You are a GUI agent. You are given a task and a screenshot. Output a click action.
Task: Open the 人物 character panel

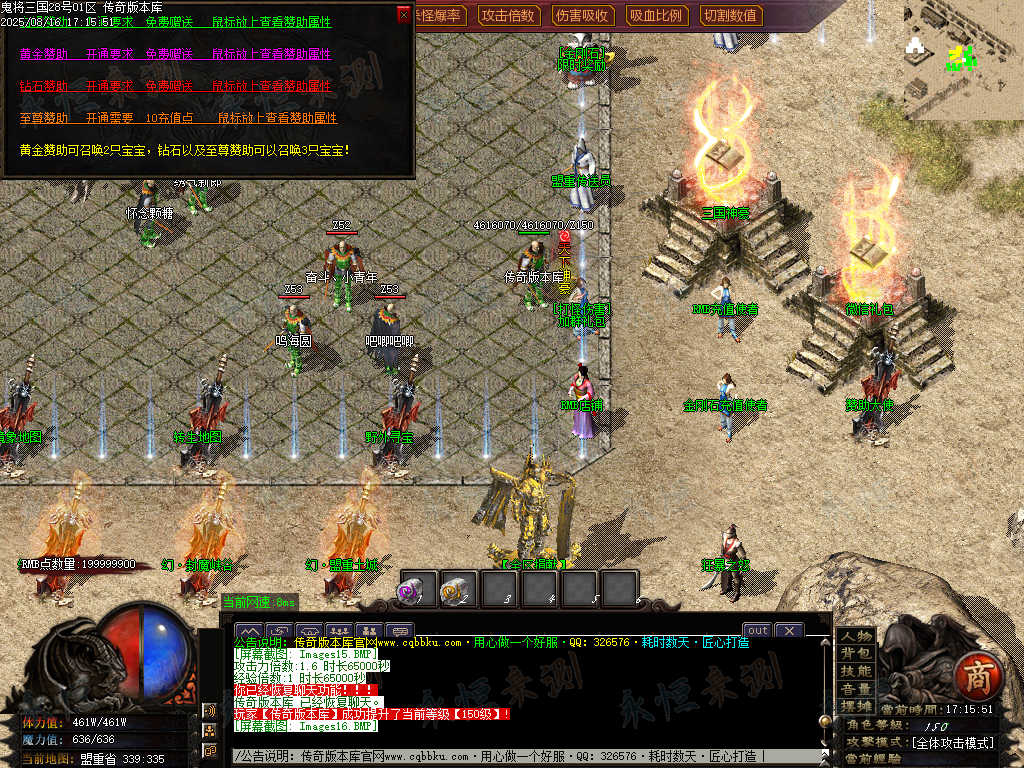856,636
